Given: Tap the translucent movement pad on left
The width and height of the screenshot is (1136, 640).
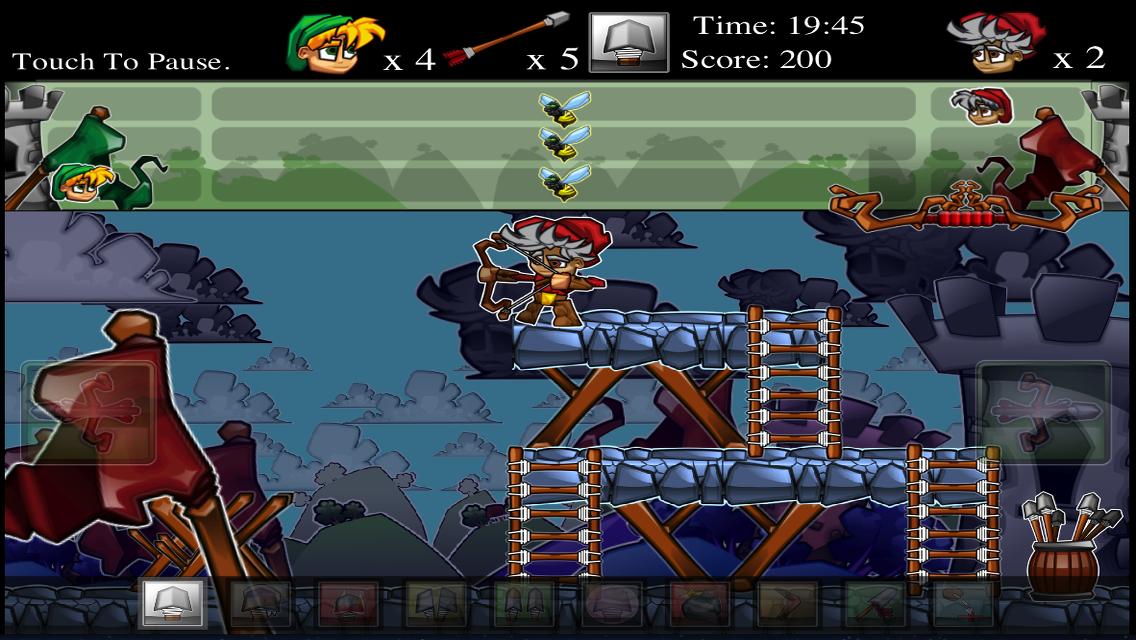Looking at the screenshot, I should click(x=88, y=412).
